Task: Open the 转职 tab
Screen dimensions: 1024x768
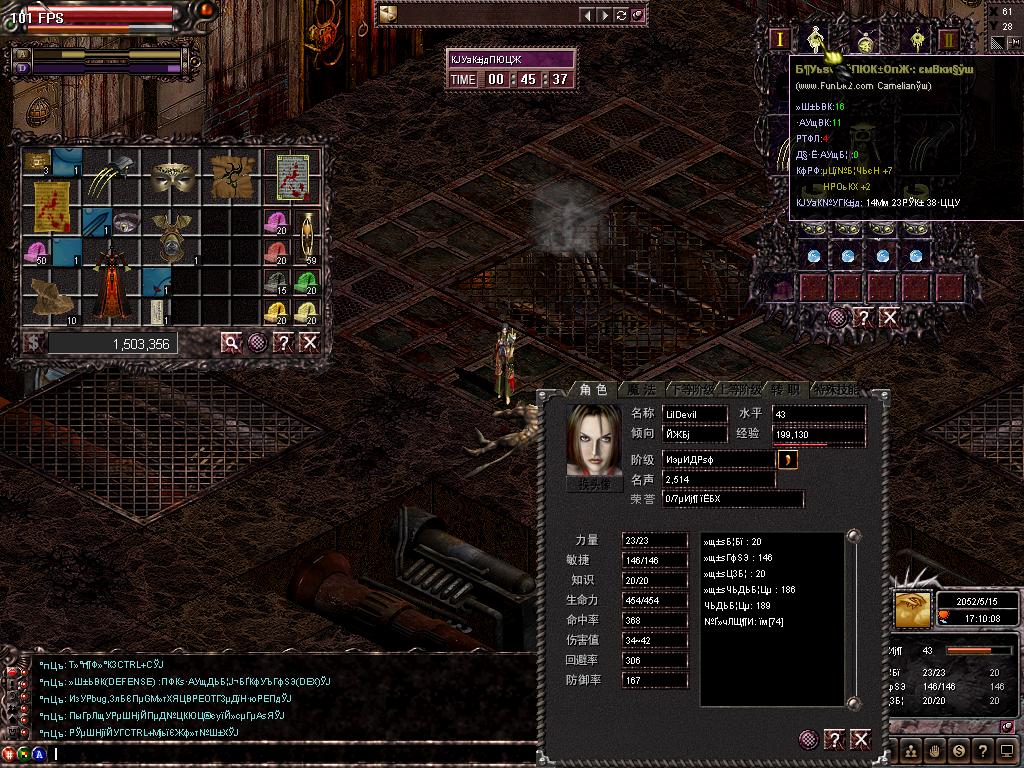Action: (786, 389)
